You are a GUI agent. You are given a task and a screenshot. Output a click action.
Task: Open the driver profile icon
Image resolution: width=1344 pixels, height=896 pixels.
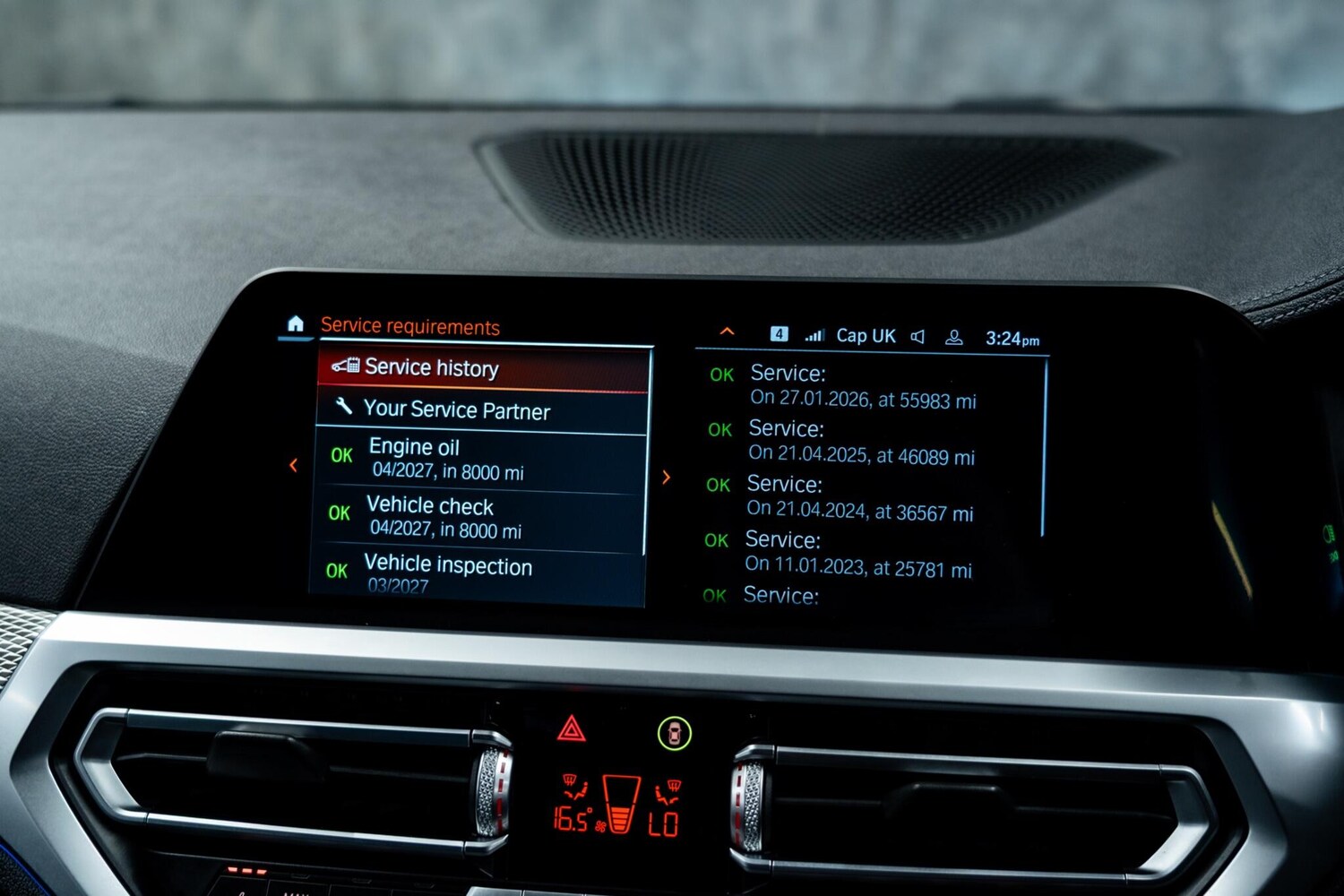(953, 335)
